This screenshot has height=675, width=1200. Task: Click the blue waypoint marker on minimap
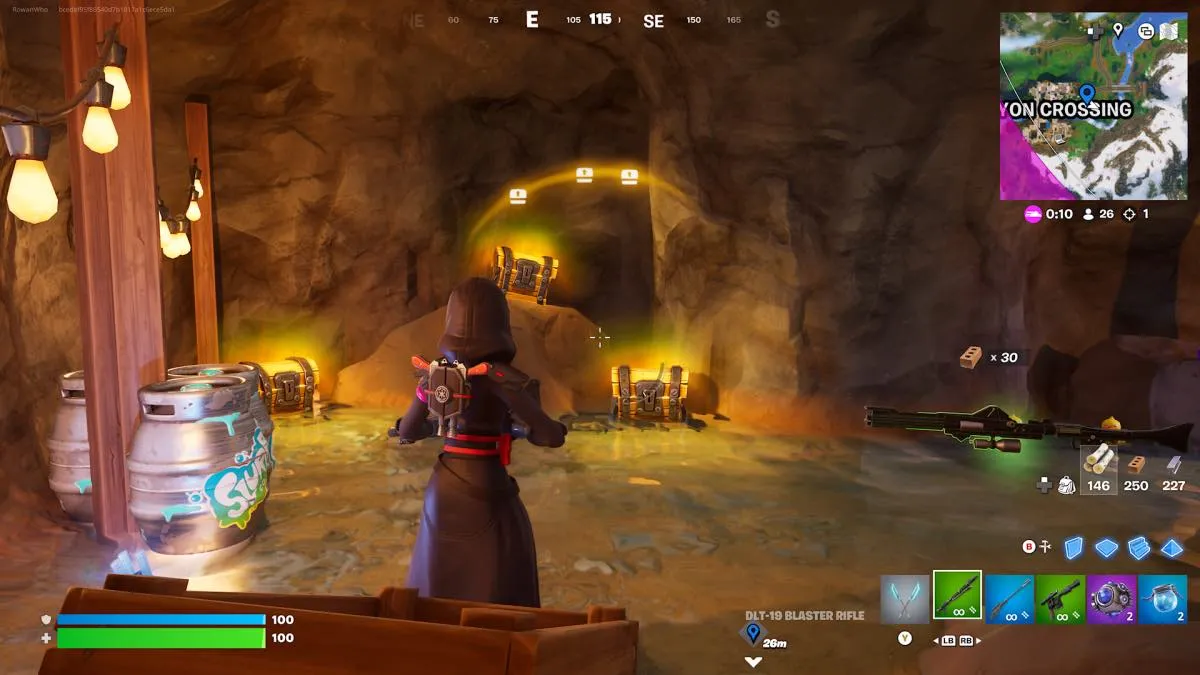[1086, 92]
